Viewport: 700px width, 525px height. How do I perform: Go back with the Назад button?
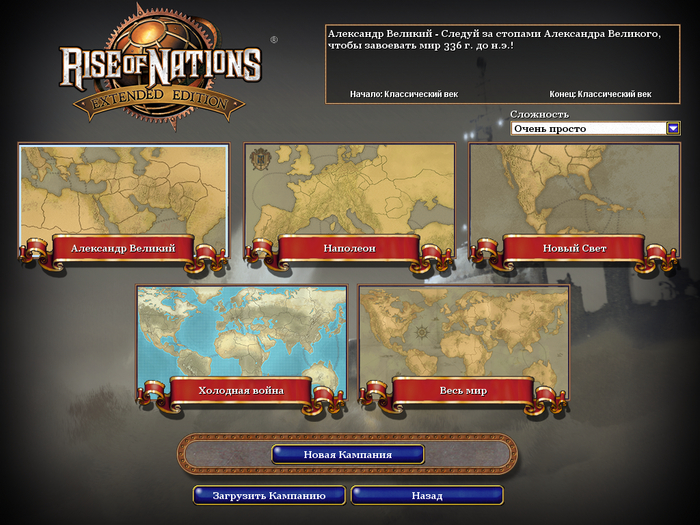(x=427, y=495)
